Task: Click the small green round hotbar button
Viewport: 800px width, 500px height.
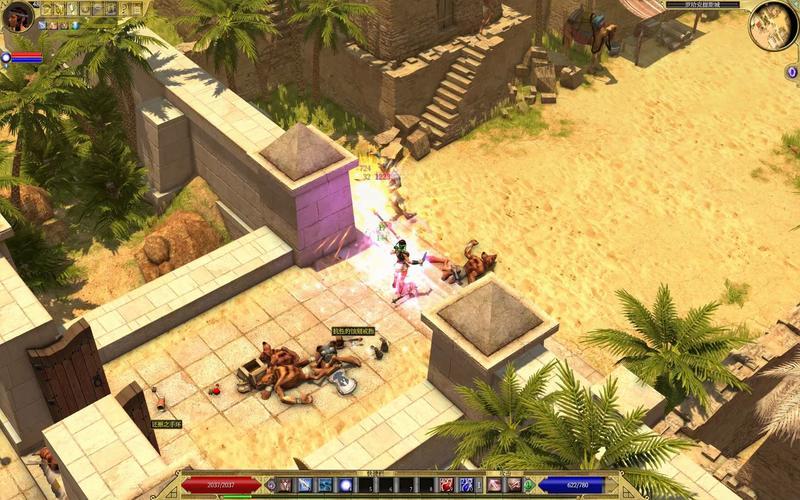Action: [x=528, y=485]
